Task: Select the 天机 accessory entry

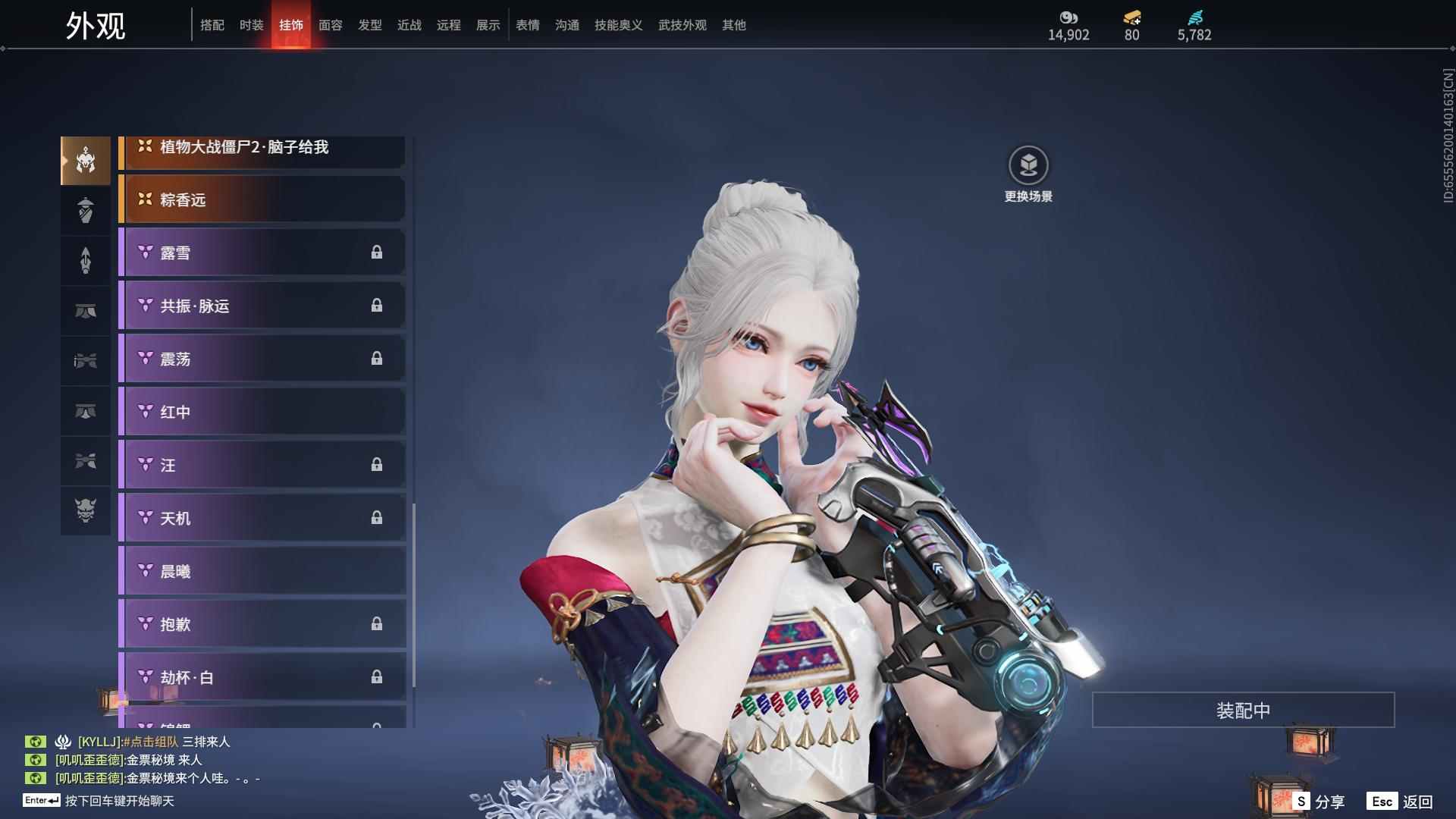Action: coord(262,518)
